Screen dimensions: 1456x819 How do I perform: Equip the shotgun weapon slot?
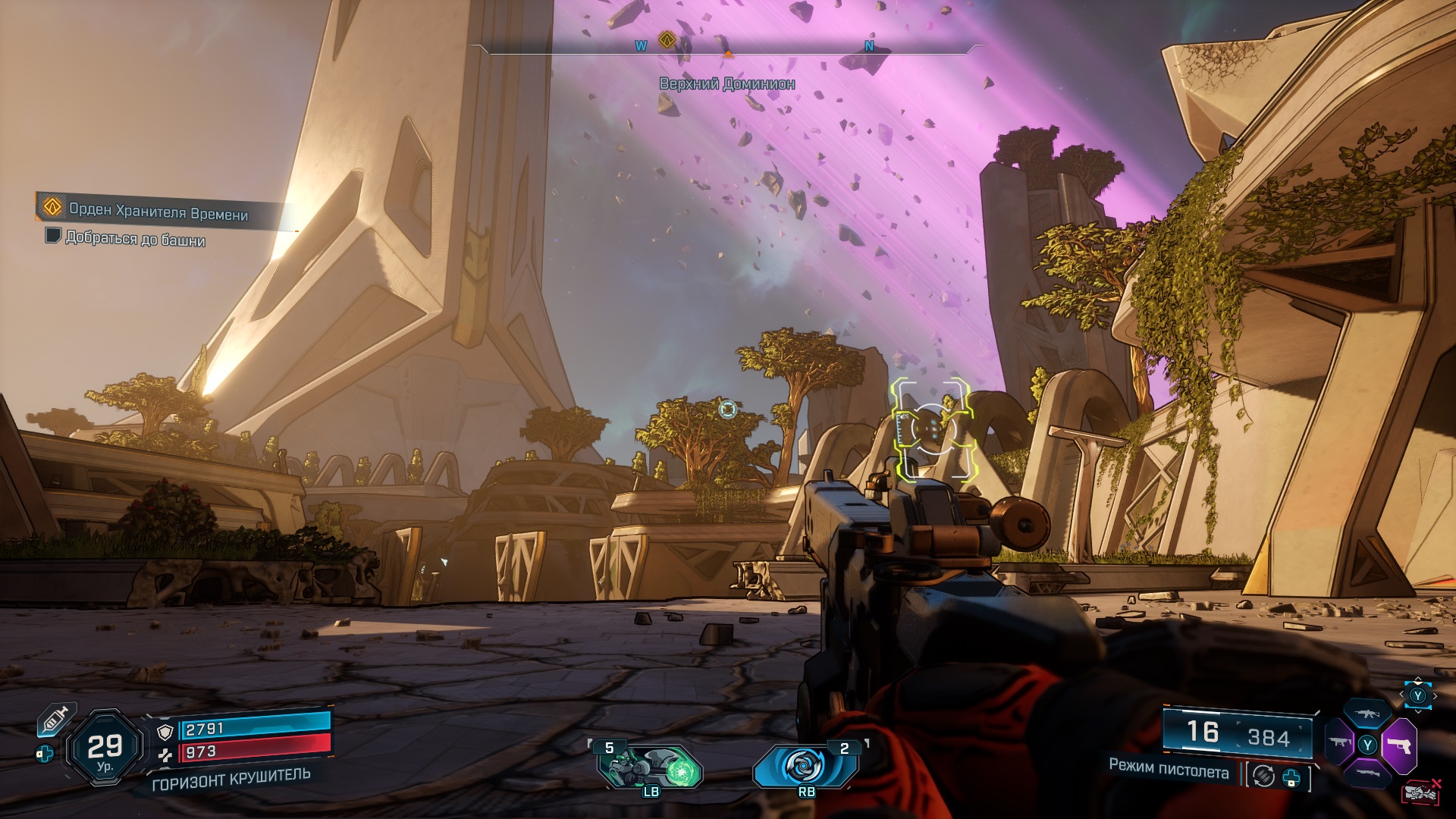[x=1367, y=774]
